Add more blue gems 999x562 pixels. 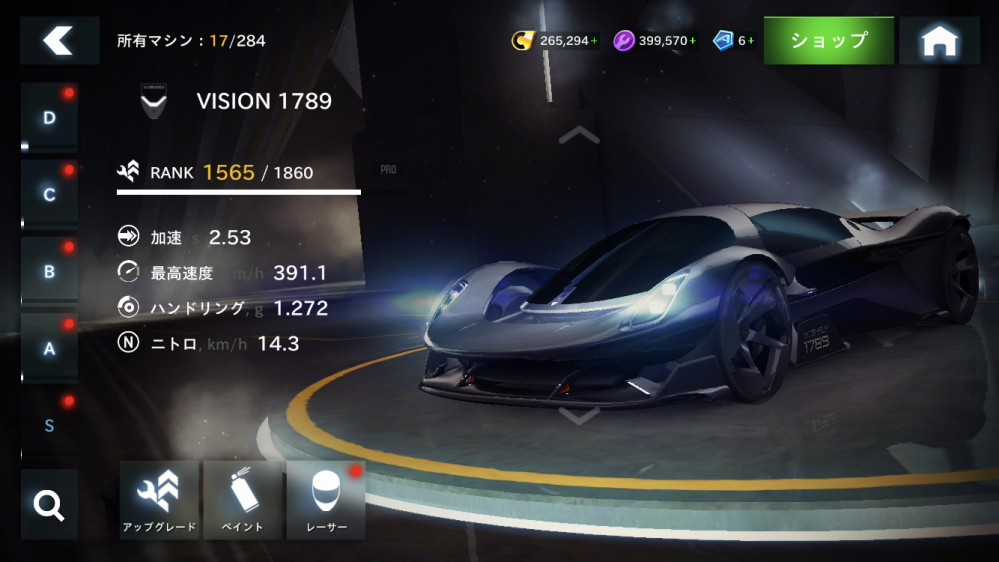pyautogui.click(x=751, y=41)
